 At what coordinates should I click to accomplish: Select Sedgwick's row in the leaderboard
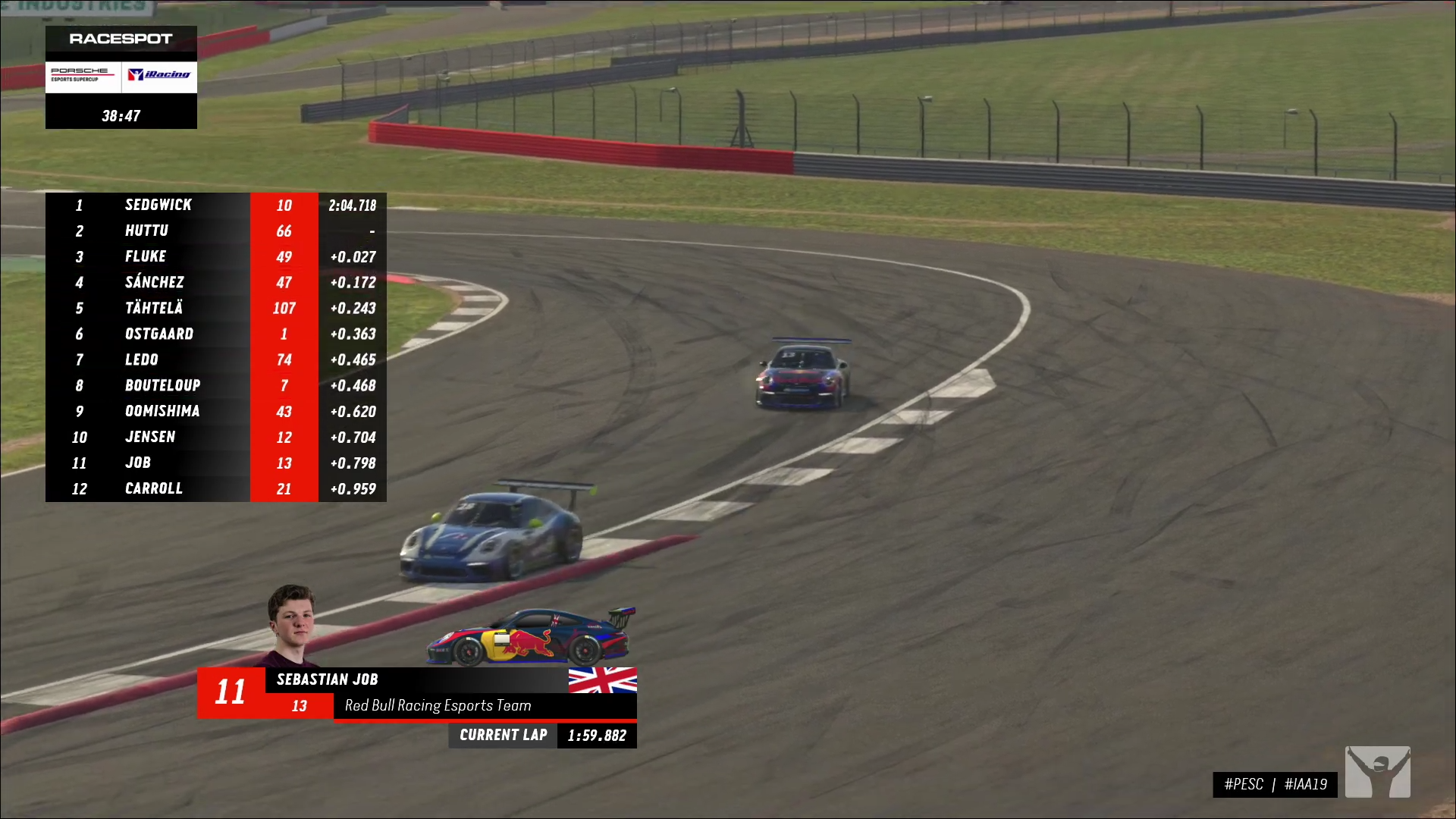215,205
